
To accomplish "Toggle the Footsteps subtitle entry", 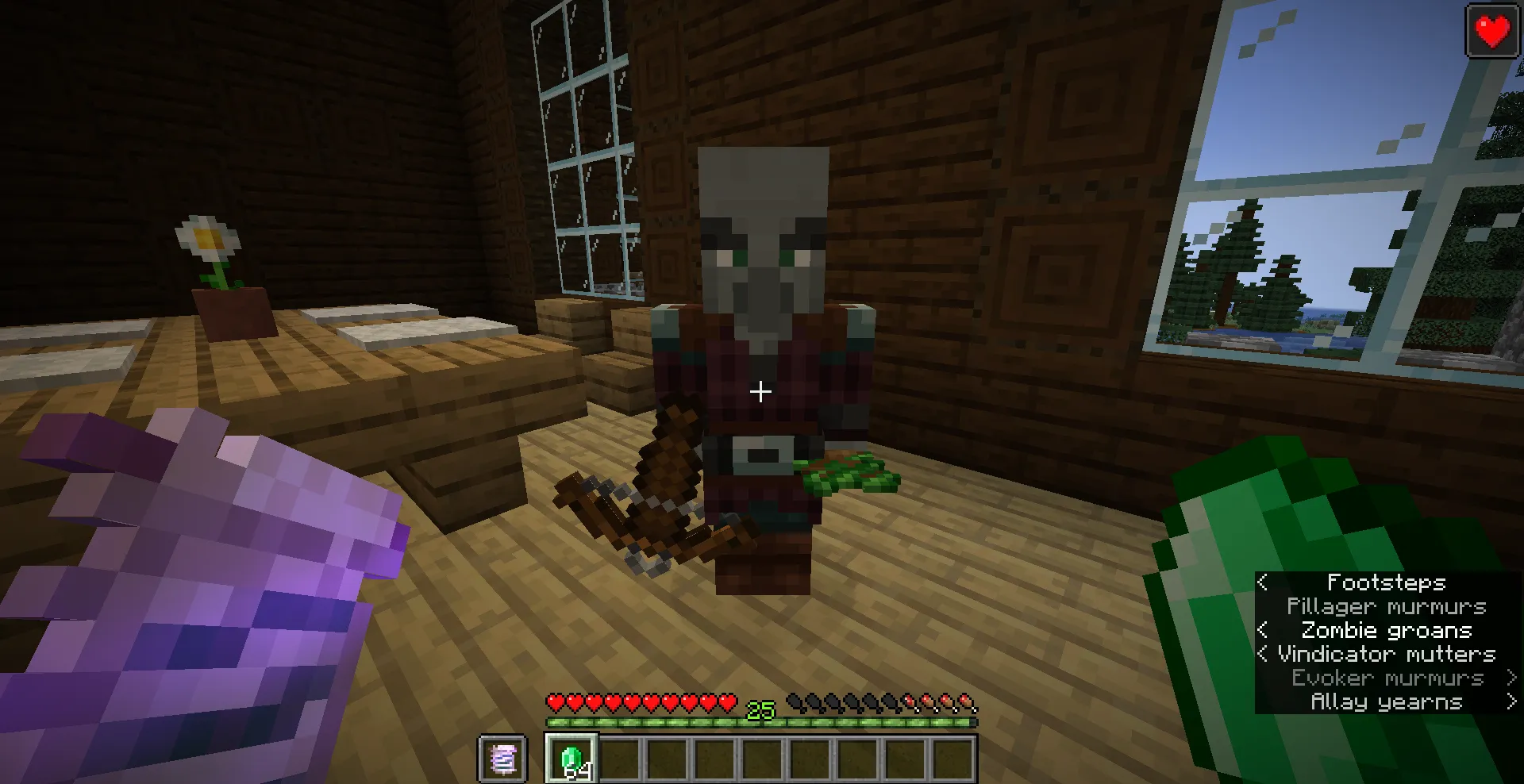I will click(x=1386, y=582).
